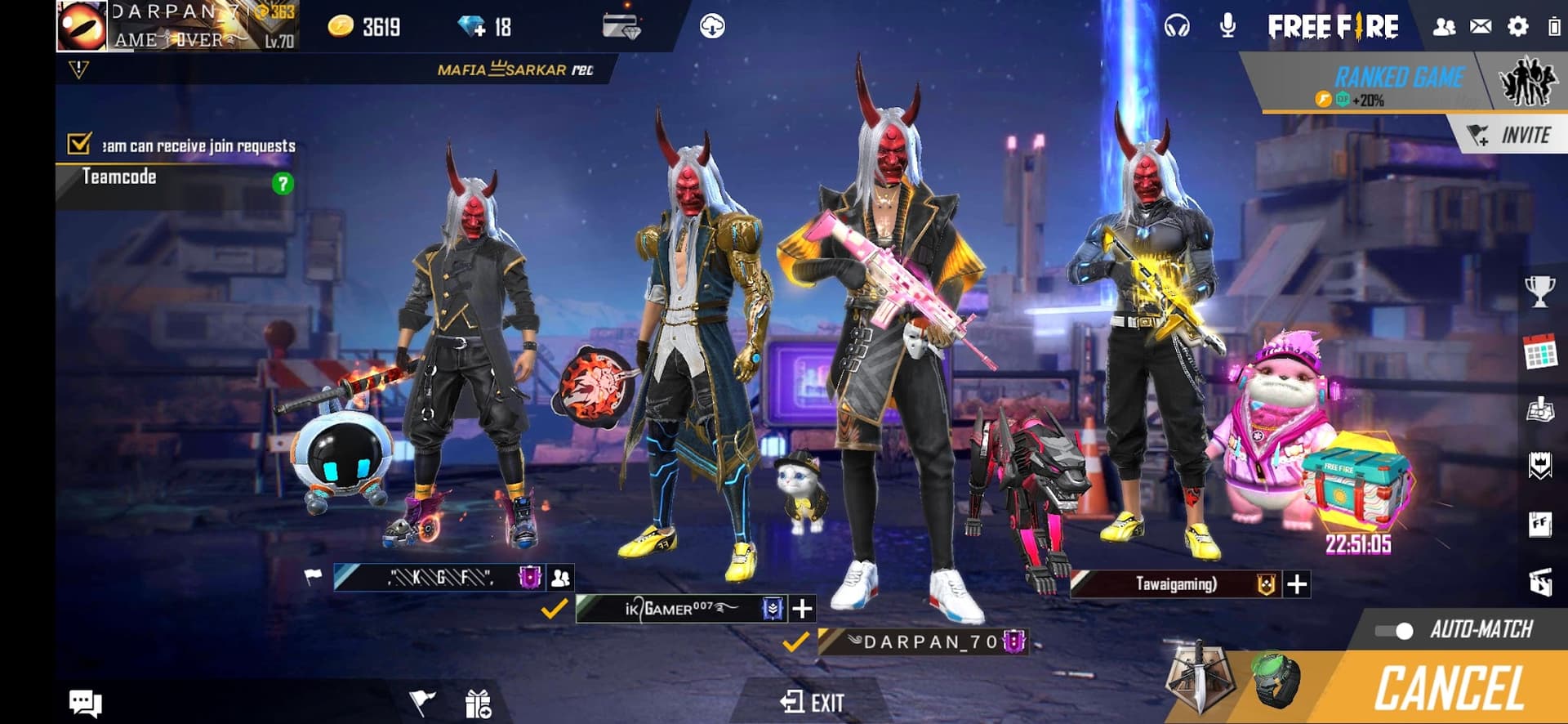Image resolution: width=1568 pixels, height=724 pixels.
Task: Add diamonds with the diamond icon
Action: (x=471, y=27)
